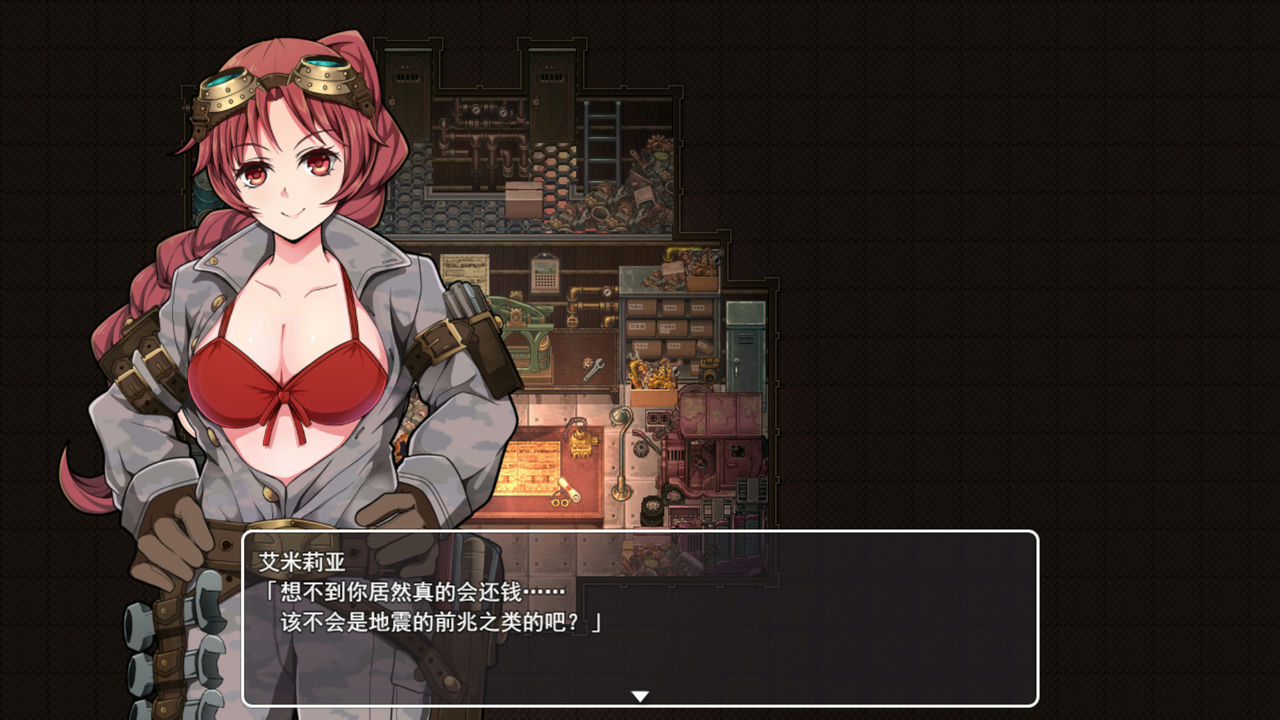Click the rolled blueprint with goggles on the desk
Image resolution: width=1280 pixels, height=720 pixels.
coord(567,494)
